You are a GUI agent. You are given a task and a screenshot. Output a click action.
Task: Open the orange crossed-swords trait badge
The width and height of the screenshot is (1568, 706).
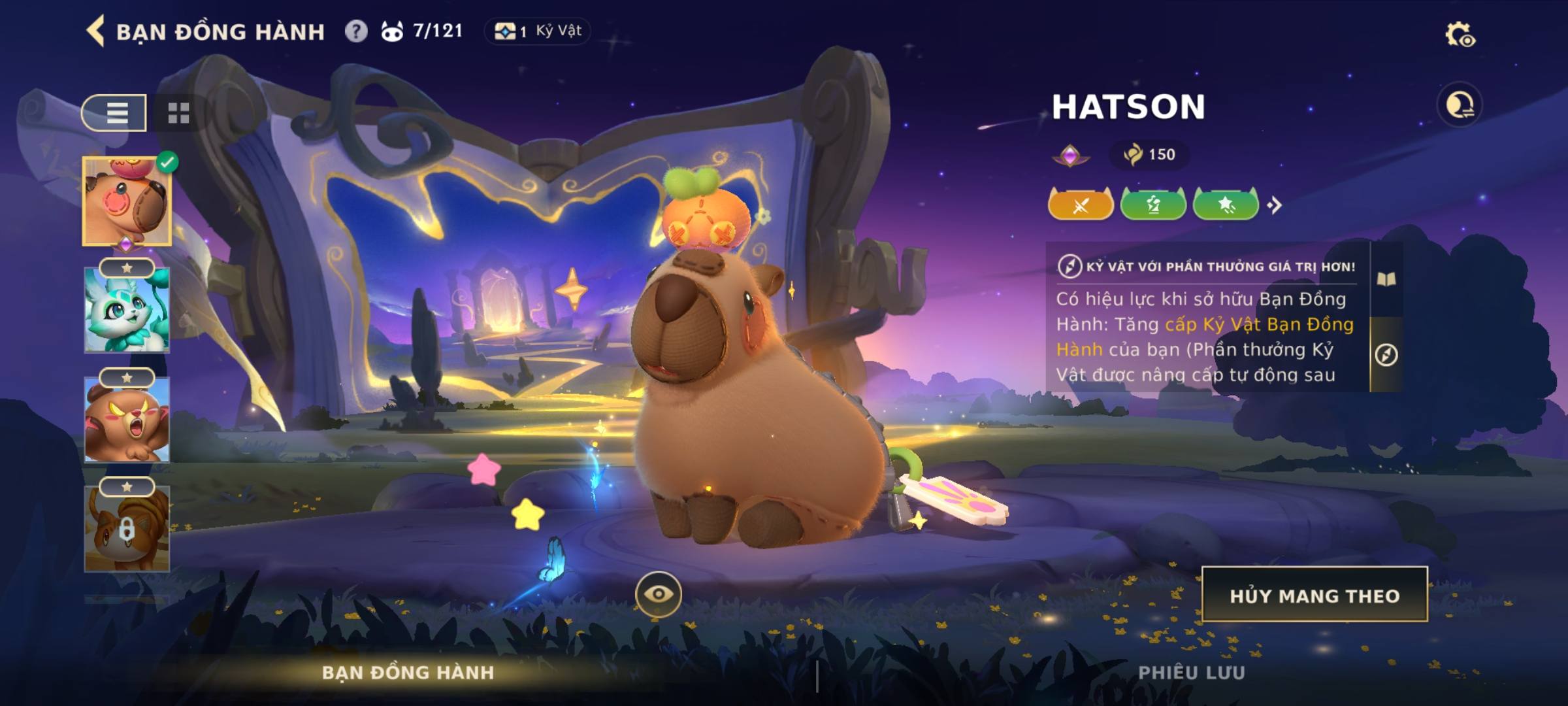(1081, 205)
